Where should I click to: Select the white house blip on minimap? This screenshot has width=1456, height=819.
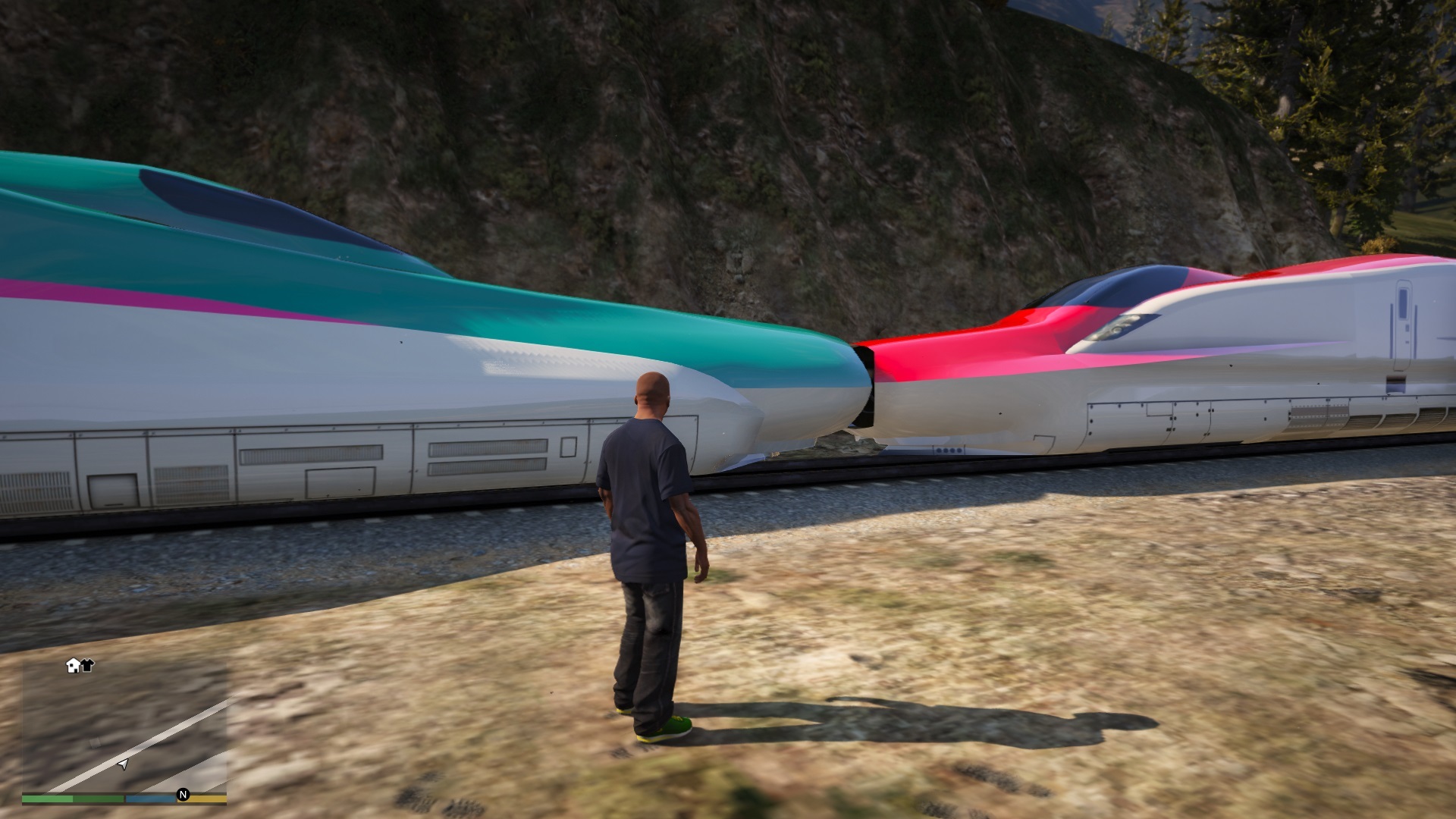coord(74,666)
